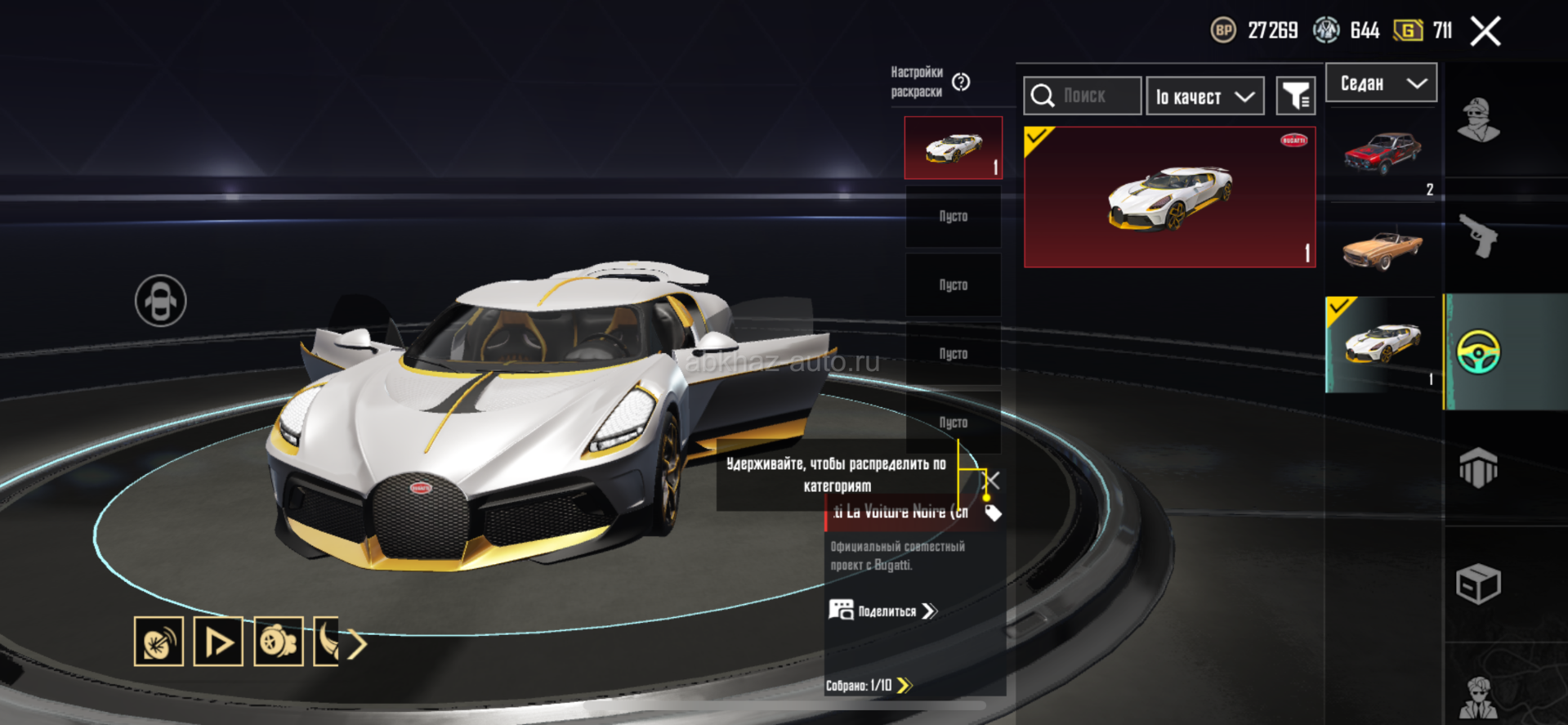Open the Седан vehicle type dropdown

tap(1381, 83)
